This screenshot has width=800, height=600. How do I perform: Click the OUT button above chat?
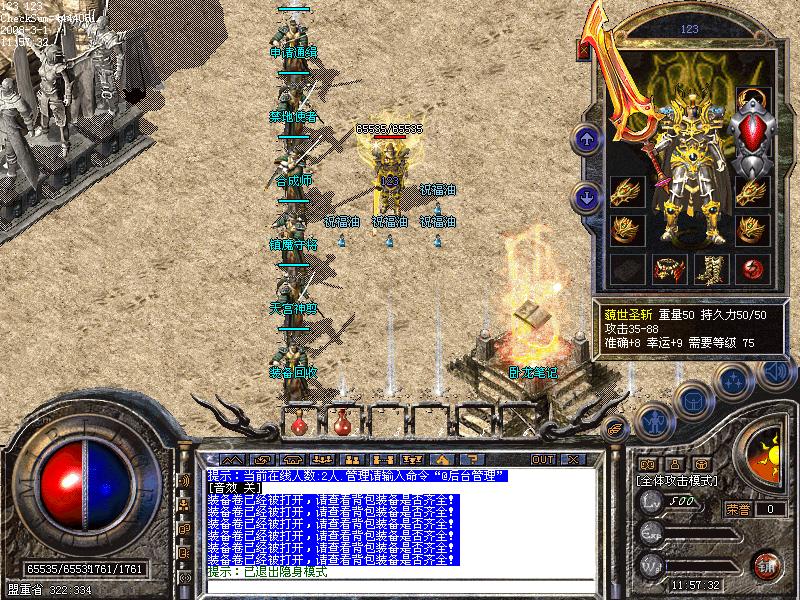coord(542,459)
